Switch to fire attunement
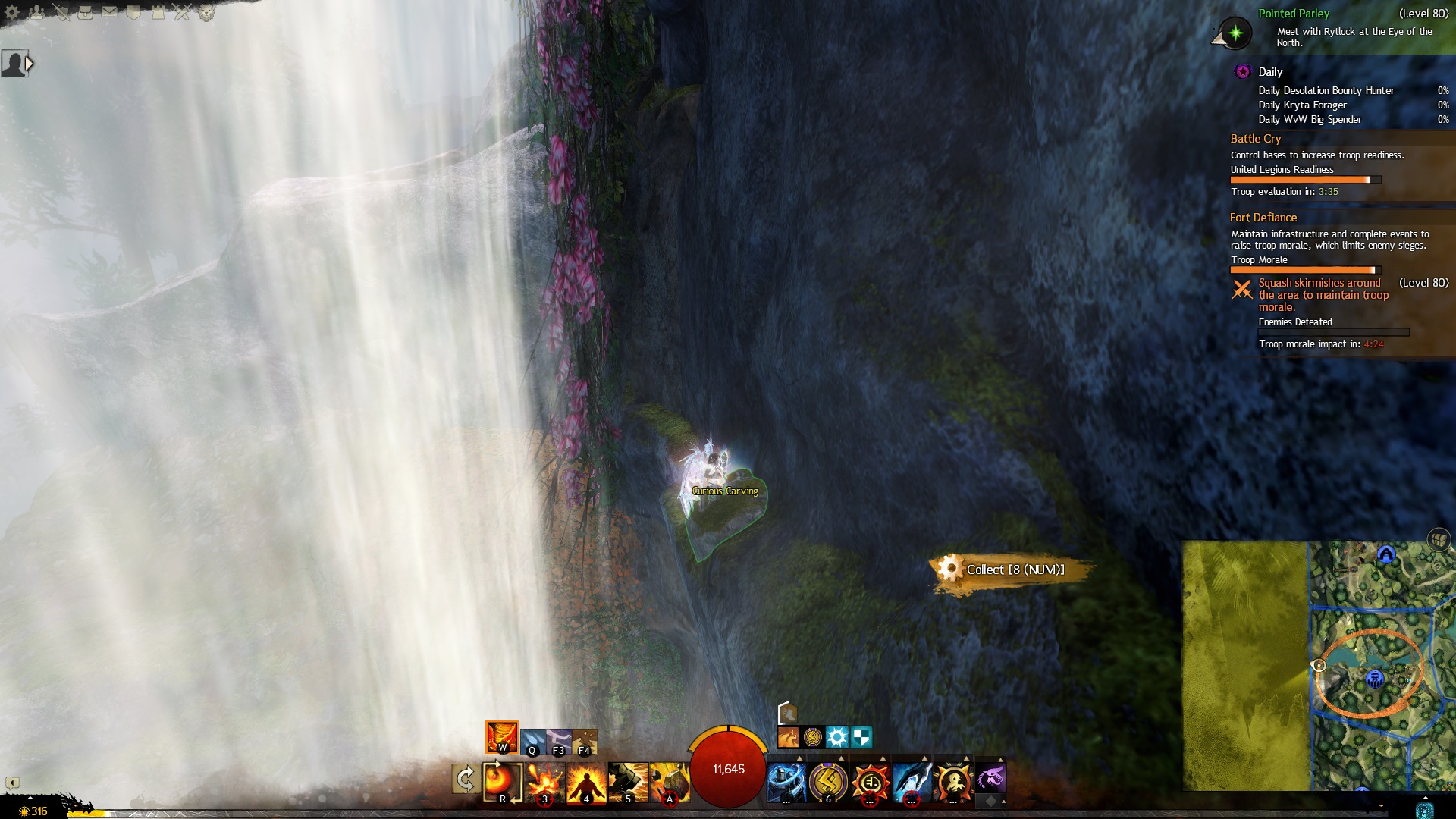The image size is (1456, 819). (502, 736)
